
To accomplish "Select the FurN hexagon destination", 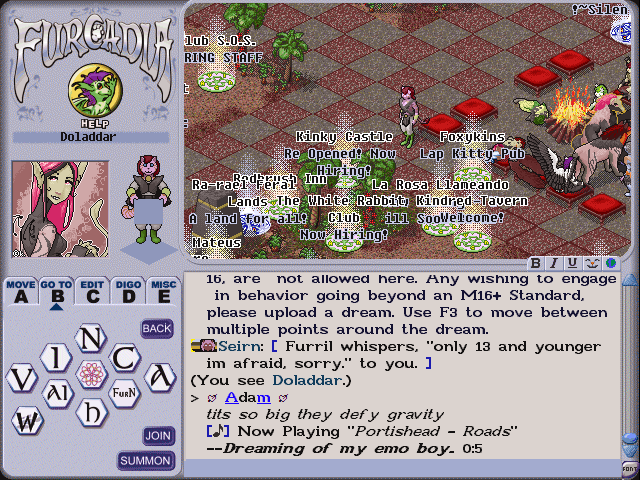I will coord(124,391).
